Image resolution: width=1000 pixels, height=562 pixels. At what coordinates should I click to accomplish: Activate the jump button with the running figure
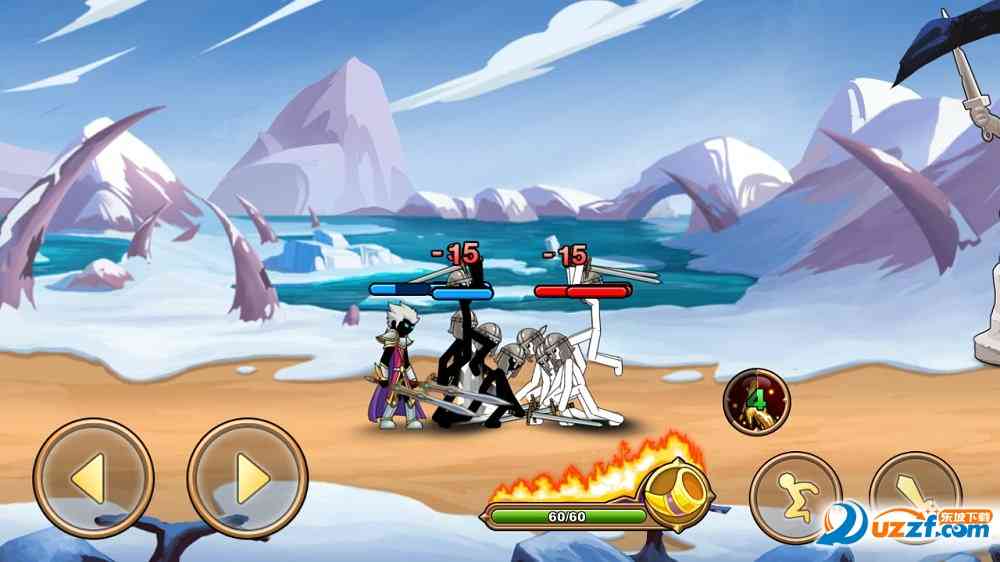tap(795, 497)
